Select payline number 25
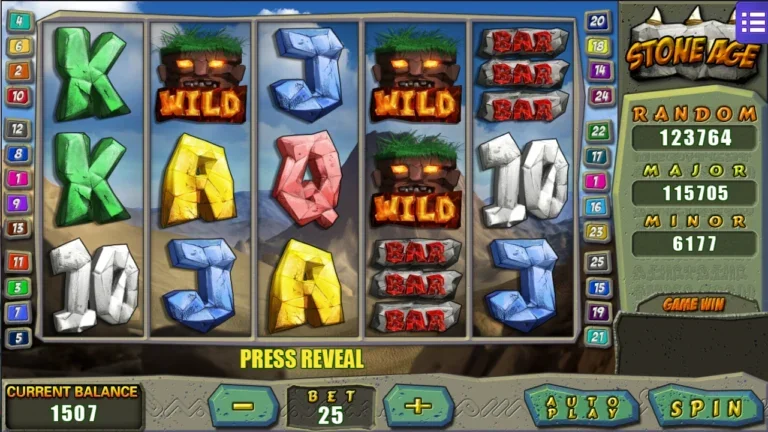 (x=597, y=262)
